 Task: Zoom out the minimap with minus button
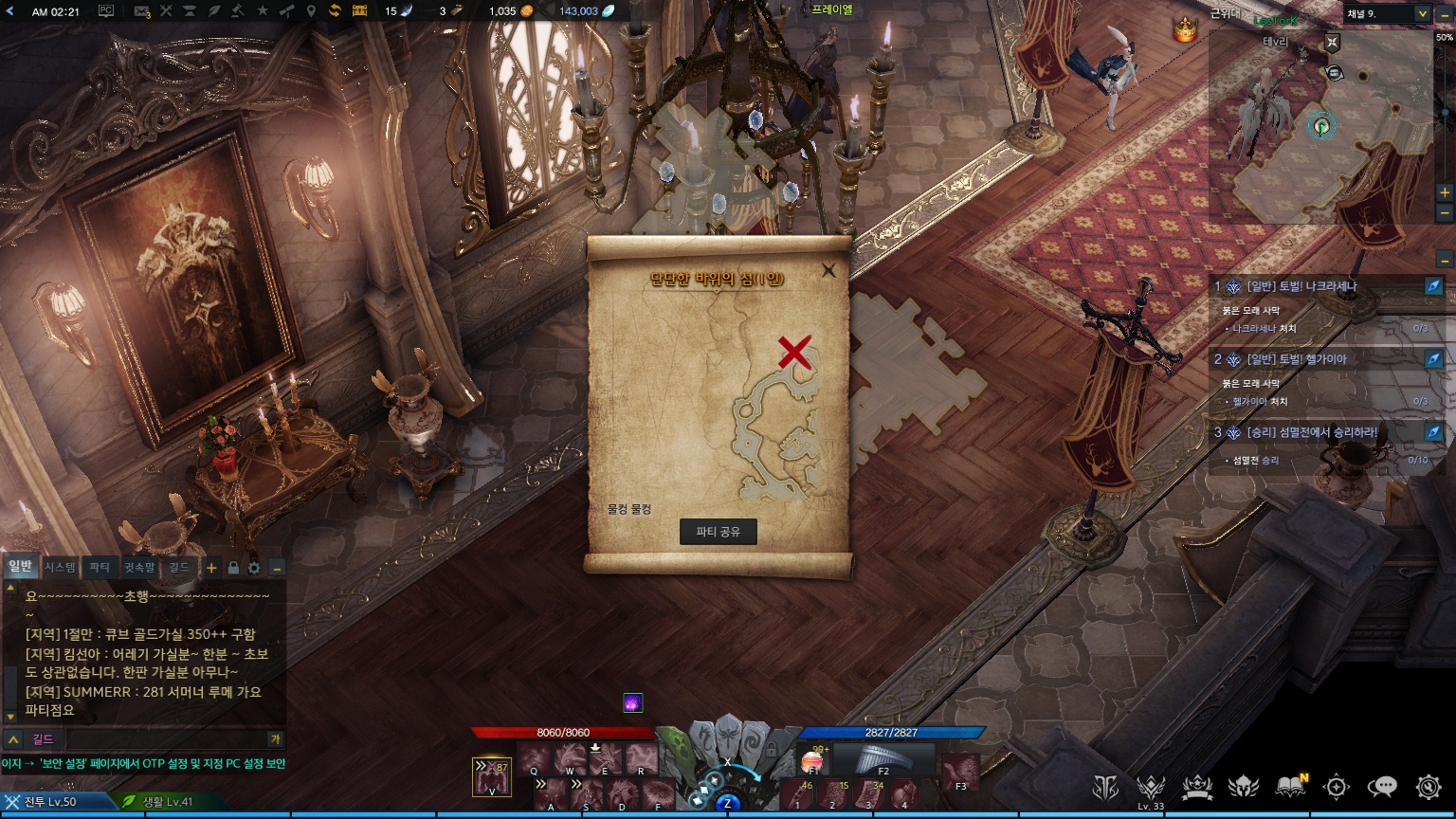coord(1445,213)
